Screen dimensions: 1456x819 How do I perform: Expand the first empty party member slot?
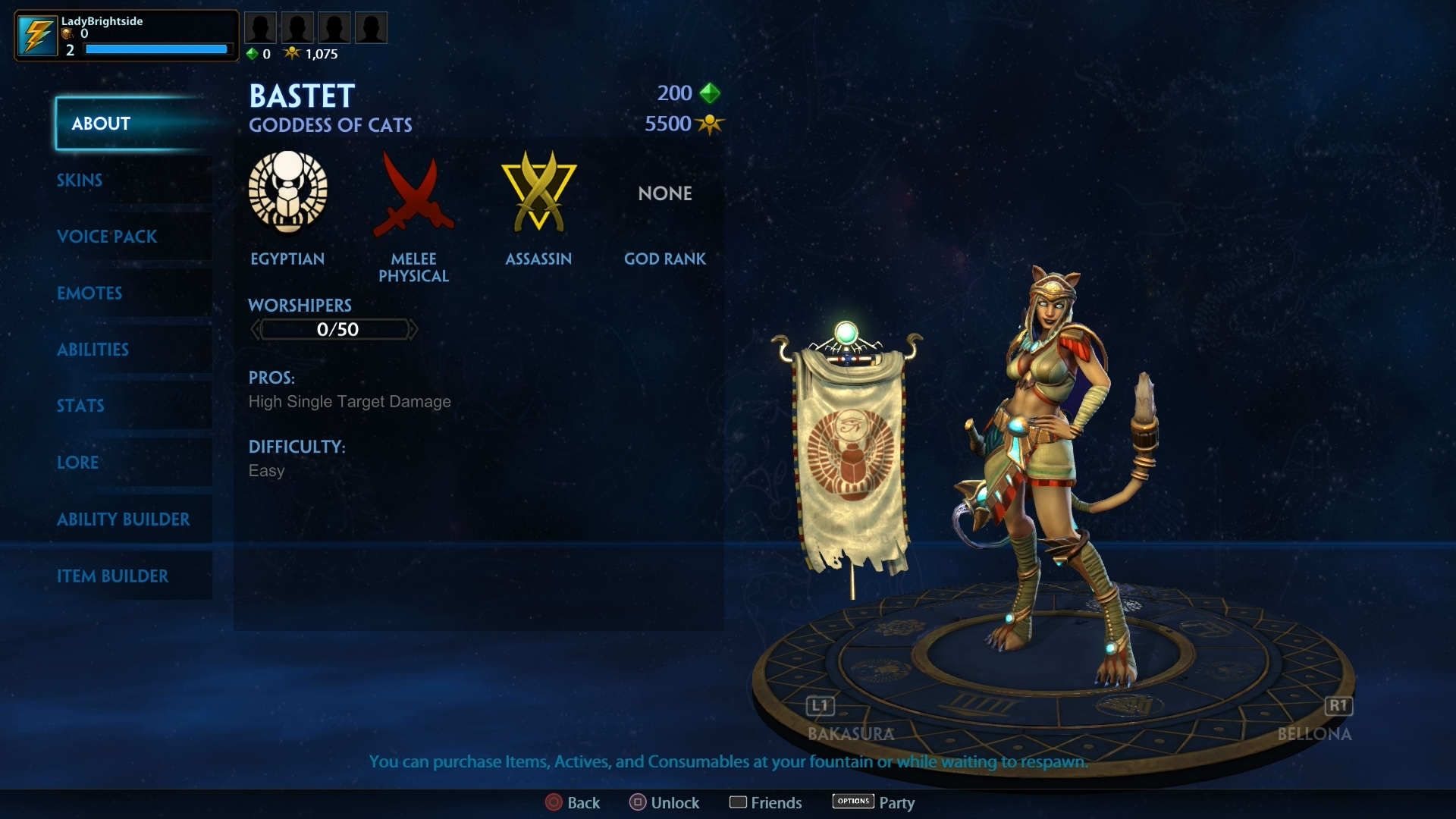point(261,27)
